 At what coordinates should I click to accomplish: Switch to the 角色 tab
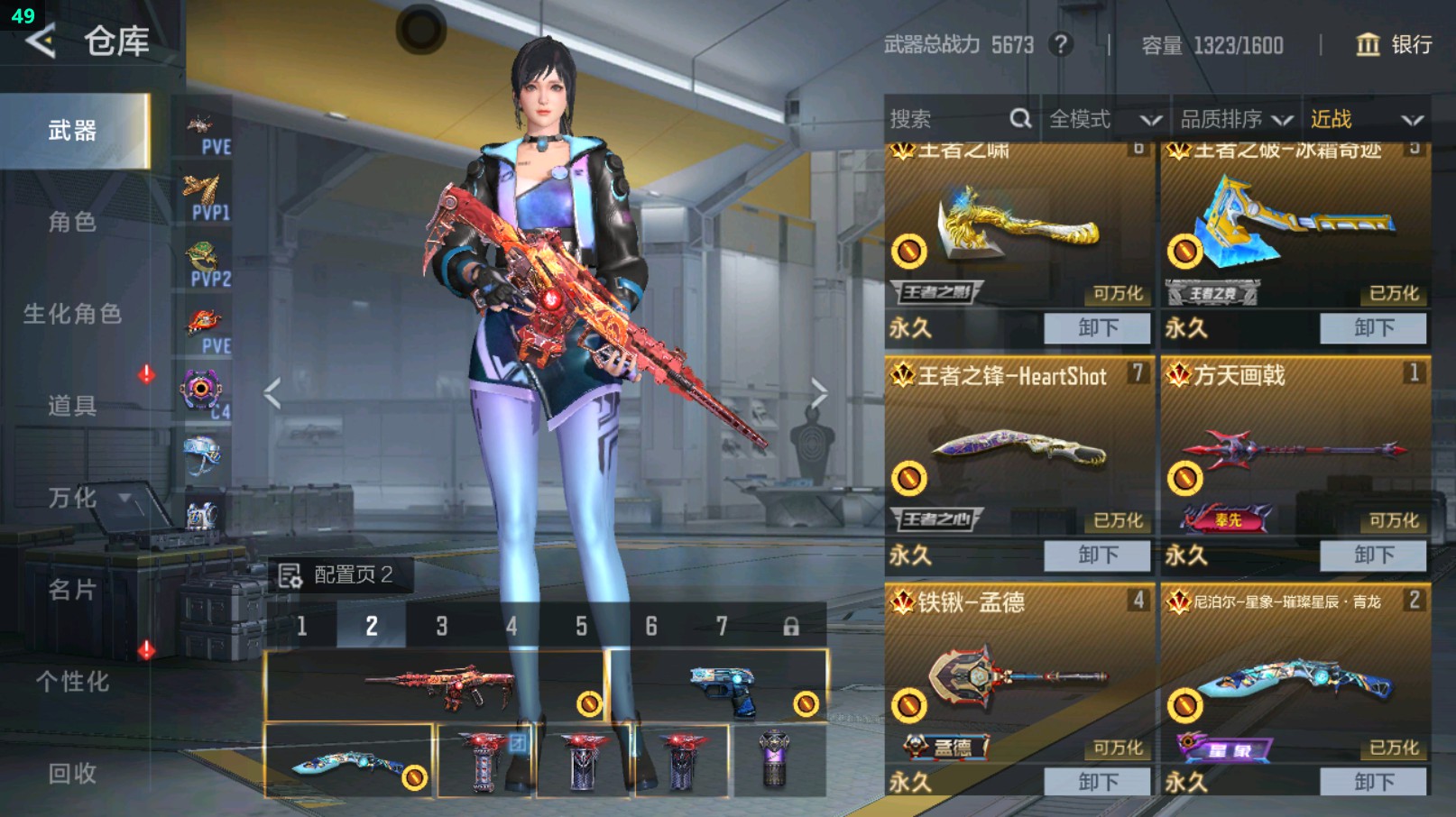click(x=72, y=222)
